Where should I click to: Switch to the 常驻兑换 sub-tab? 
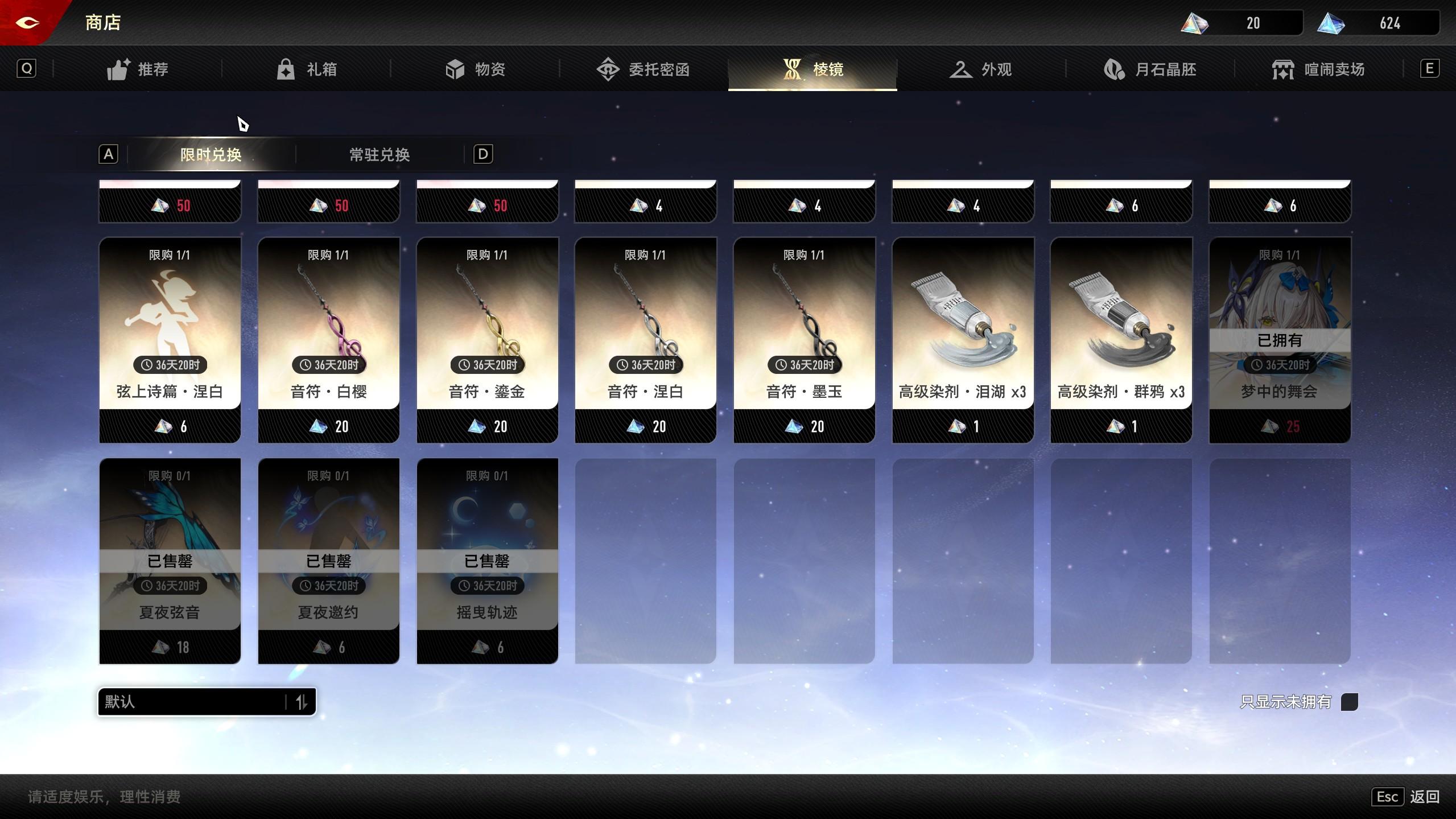tap(380, 155)
